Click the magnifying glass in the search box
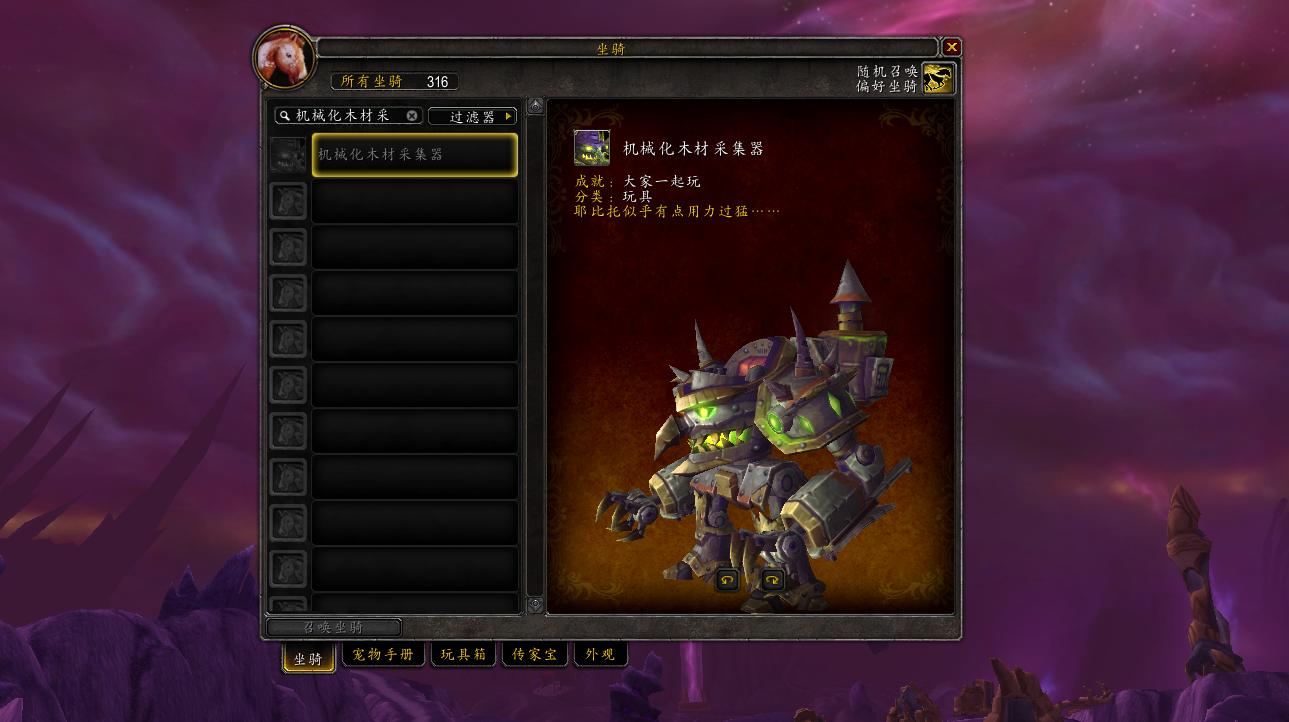The height and width of the screenshot is (722, 1289). click(x=286, y=116)
